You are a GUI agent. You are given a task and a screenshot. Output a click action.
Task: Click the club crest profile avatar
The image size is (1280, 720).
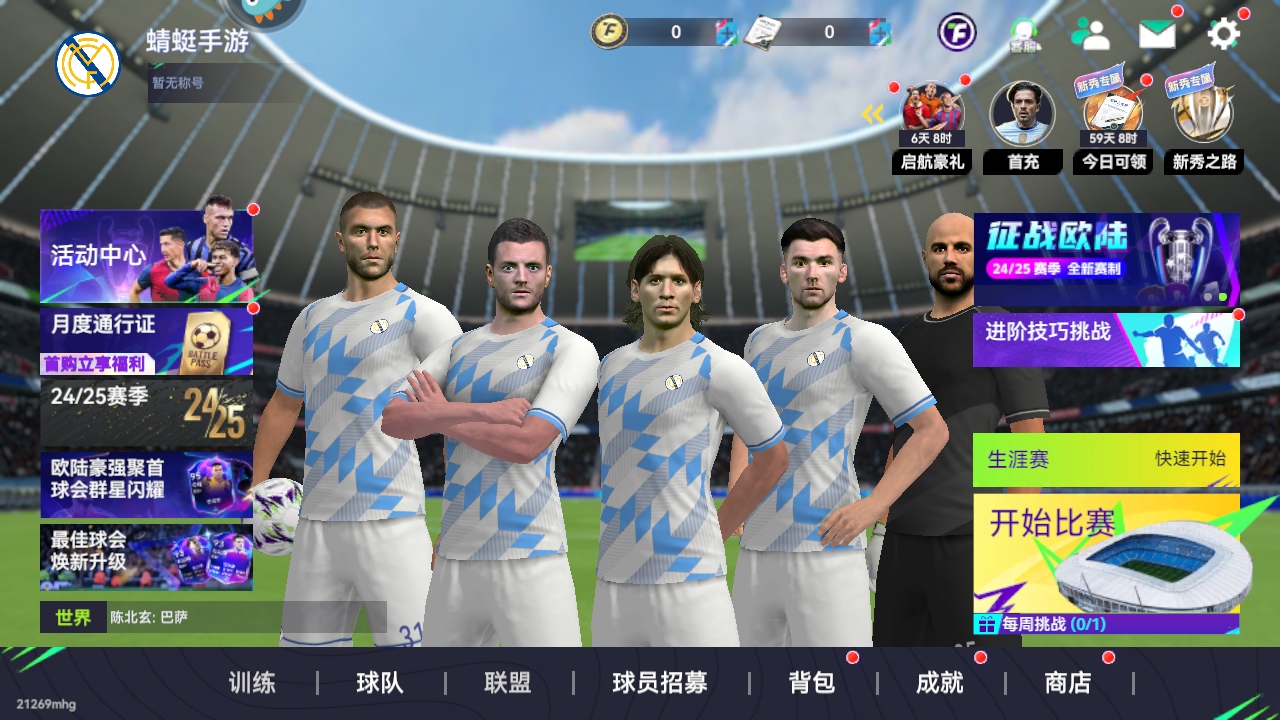[88, 64]
